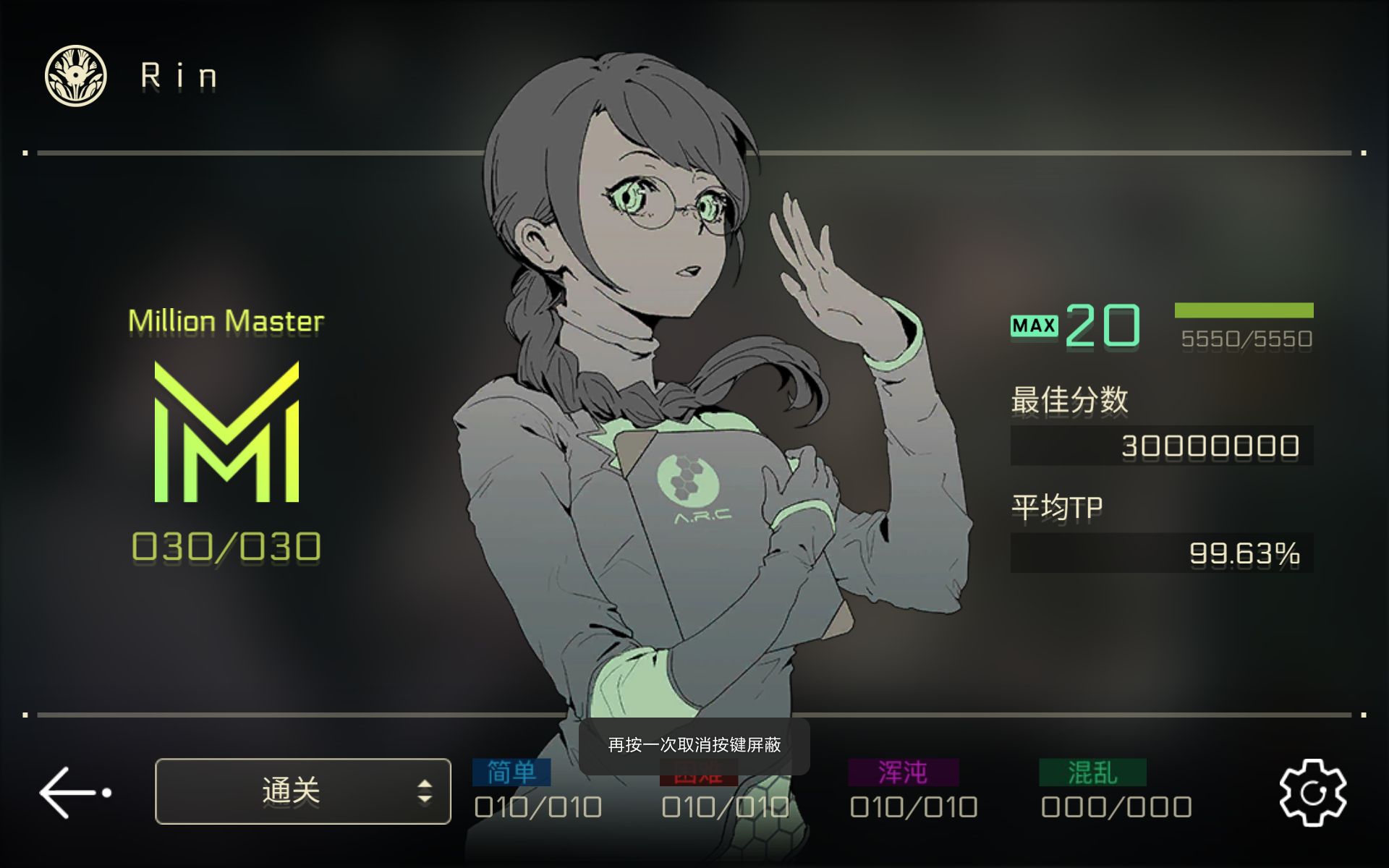Viewport: 1389px width, 868px height.
Task: Select the 简单 difficulty tab
Action: 511,772
